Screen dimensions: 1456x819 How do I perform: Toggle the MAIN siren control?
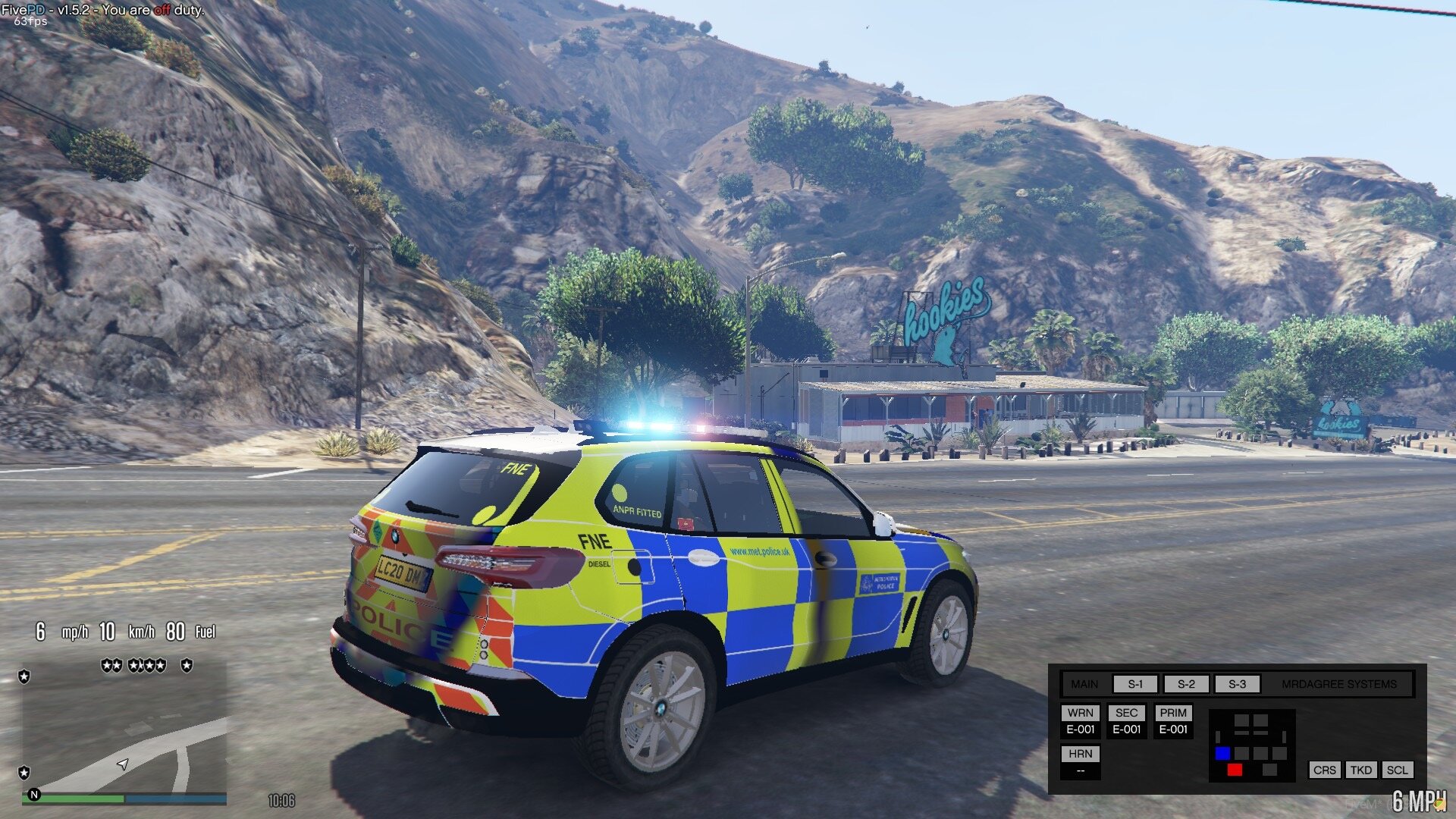(1084, 684)
